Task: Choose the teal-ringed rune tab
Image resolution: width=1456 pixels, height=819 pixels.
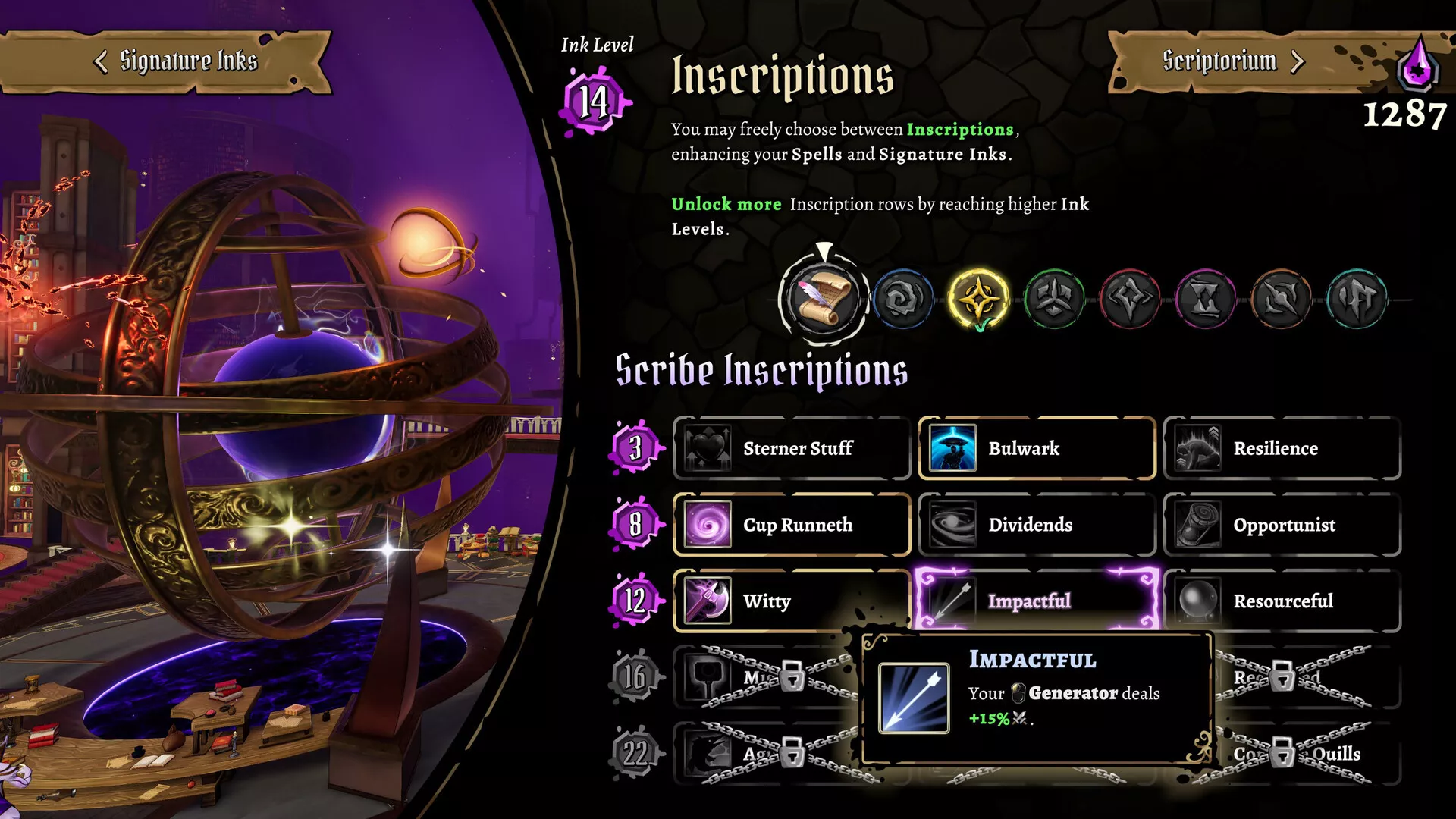Action: [x=1357, y=299]
